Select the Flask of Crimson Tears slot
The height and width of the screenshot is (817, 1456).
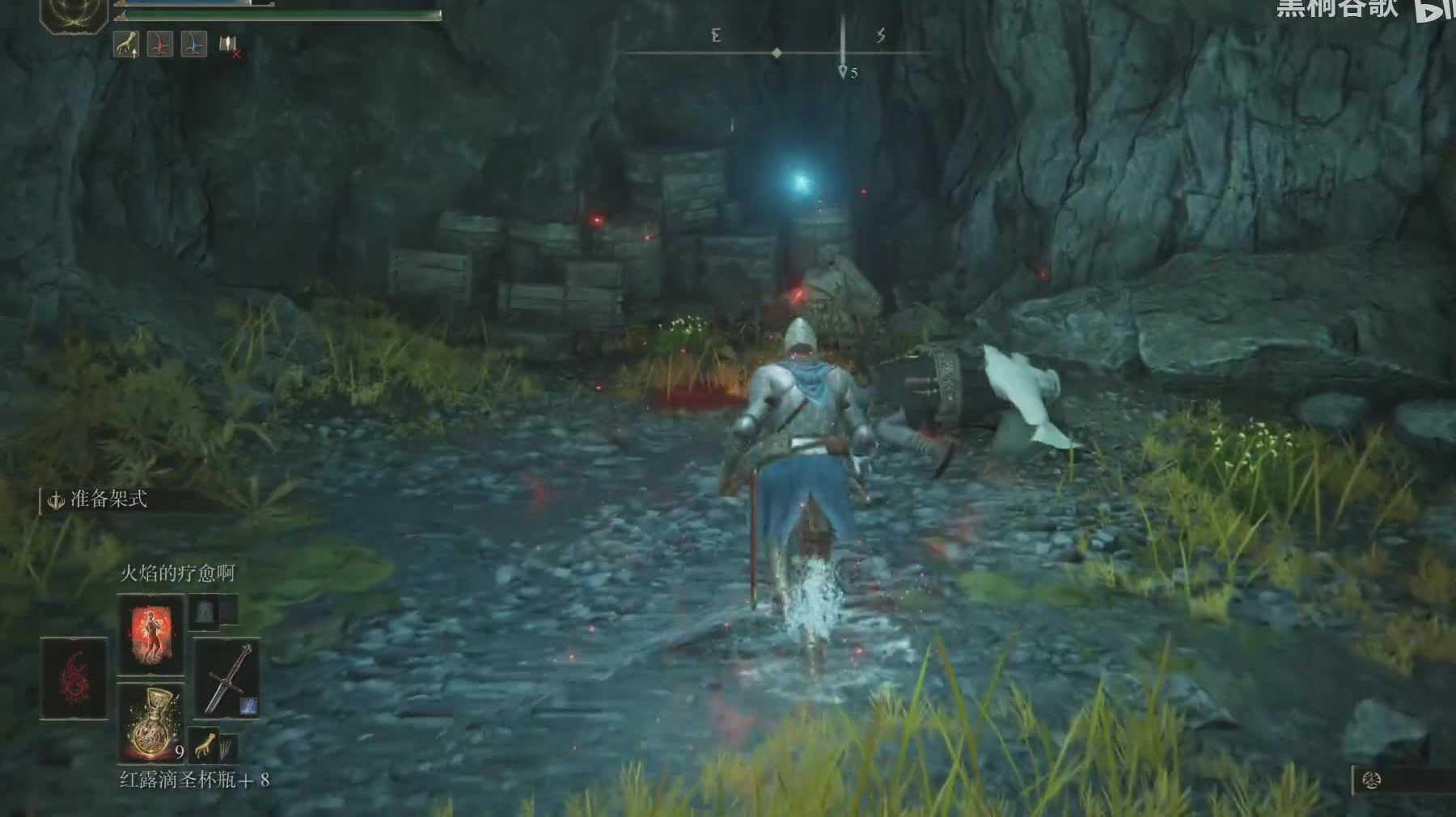pyautogui.click(x=150, y=722)
